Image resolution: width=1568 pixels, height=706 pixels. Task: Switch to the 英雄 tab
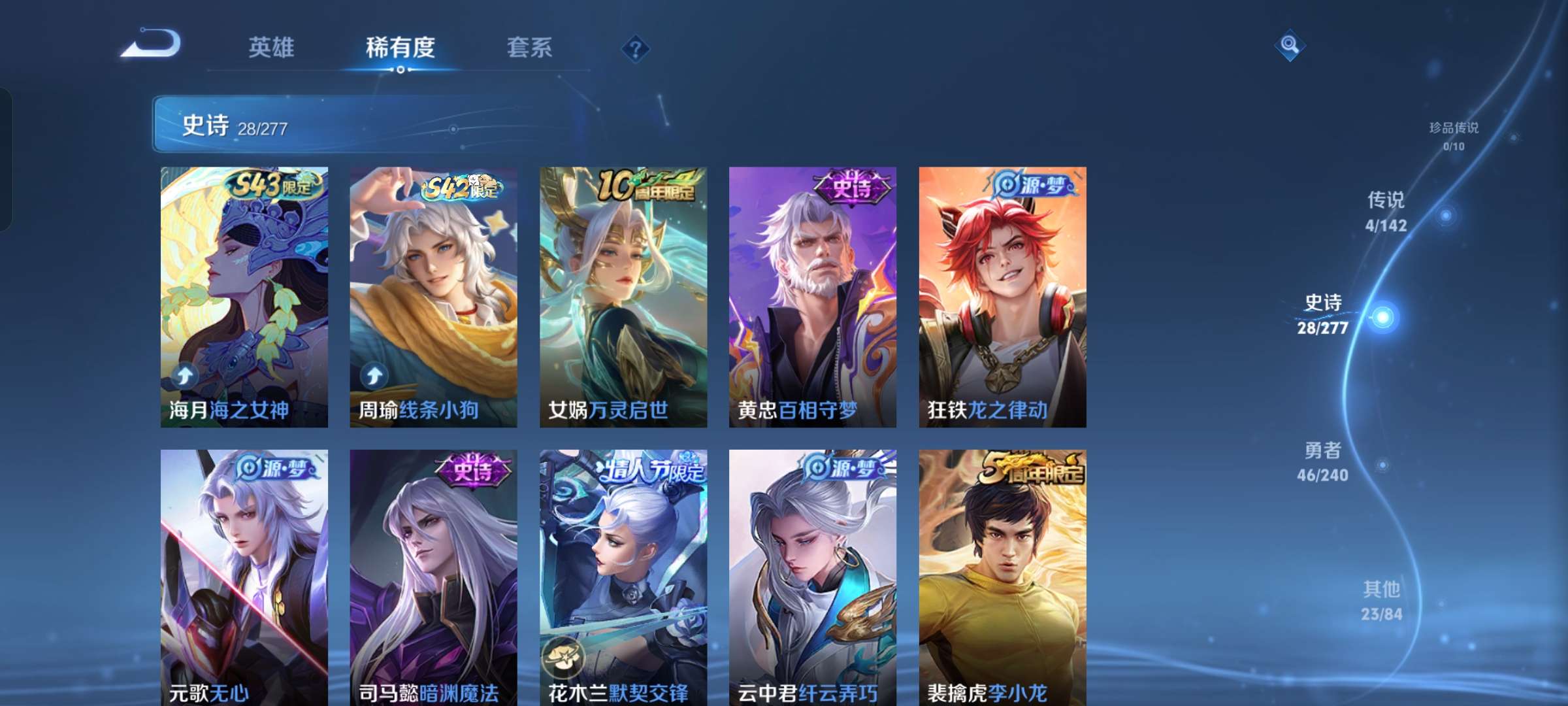tap(272, 48)
